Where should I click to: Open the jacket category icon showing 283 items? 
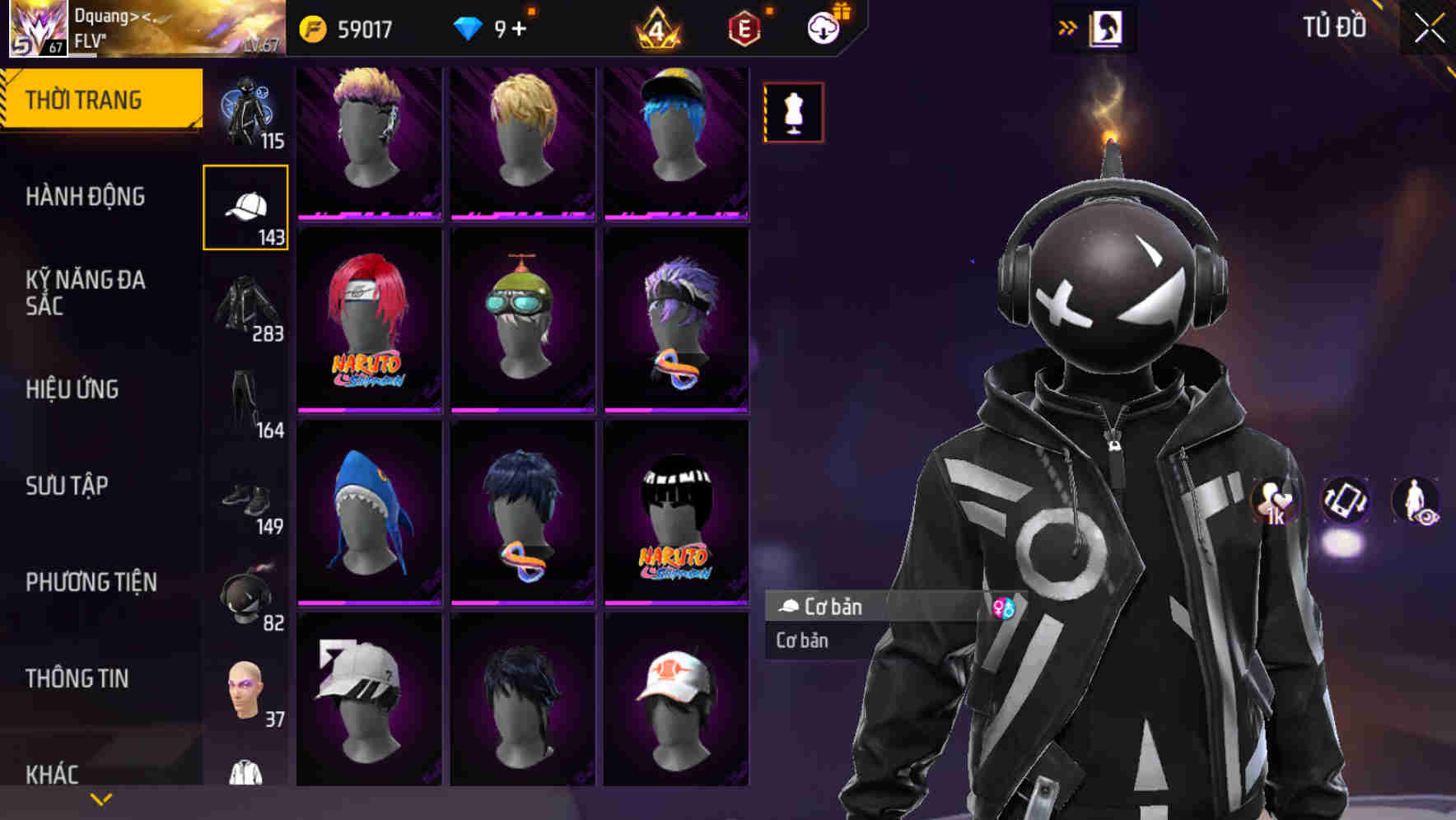click(x=247, y=305)
